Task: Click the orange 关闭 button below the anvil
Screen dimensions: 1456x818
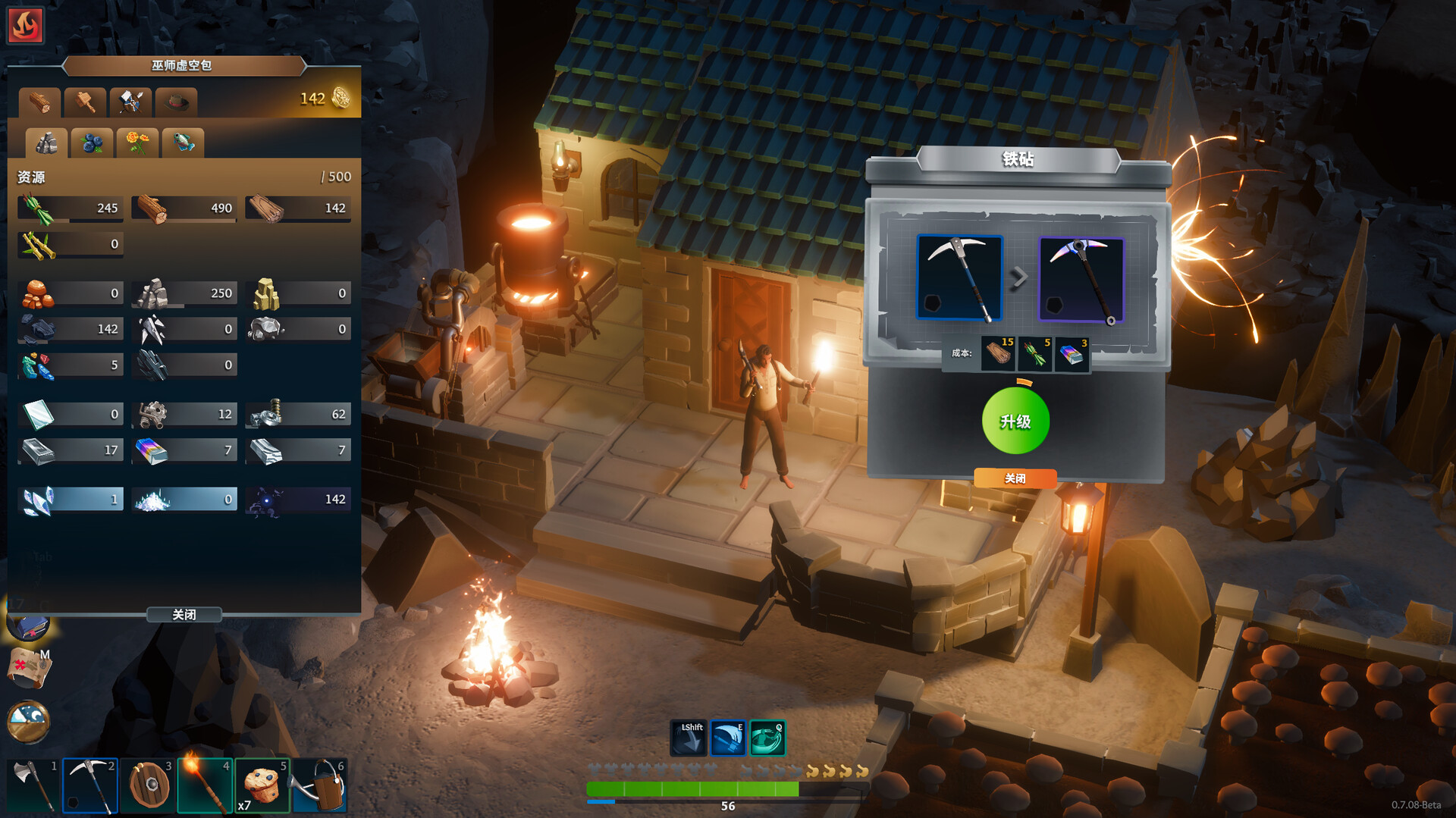Action: pyautogui.click(x=1015, y=478)
